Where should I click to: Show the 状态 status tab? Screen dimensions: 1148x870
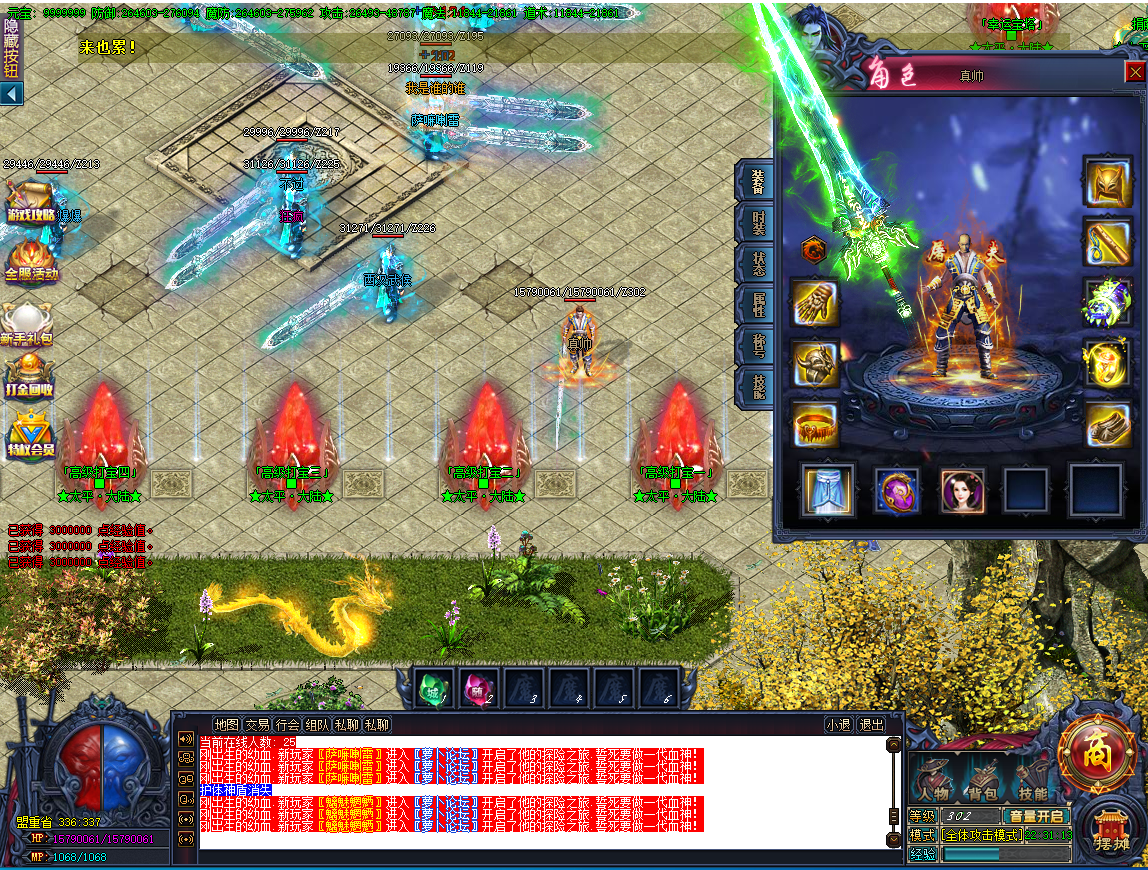pos(757,262)
